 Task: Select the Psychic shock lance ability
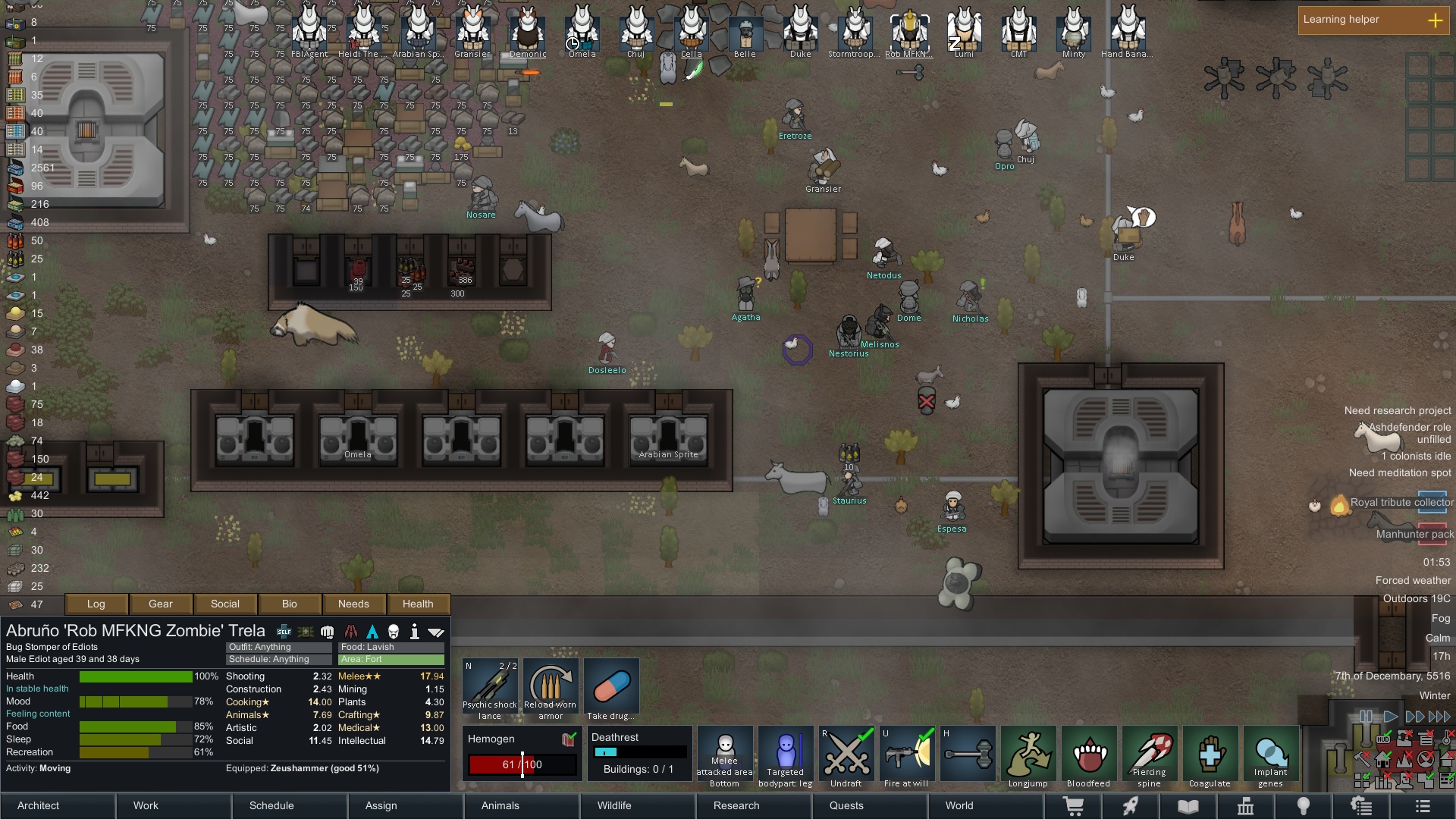click(490, 686)
